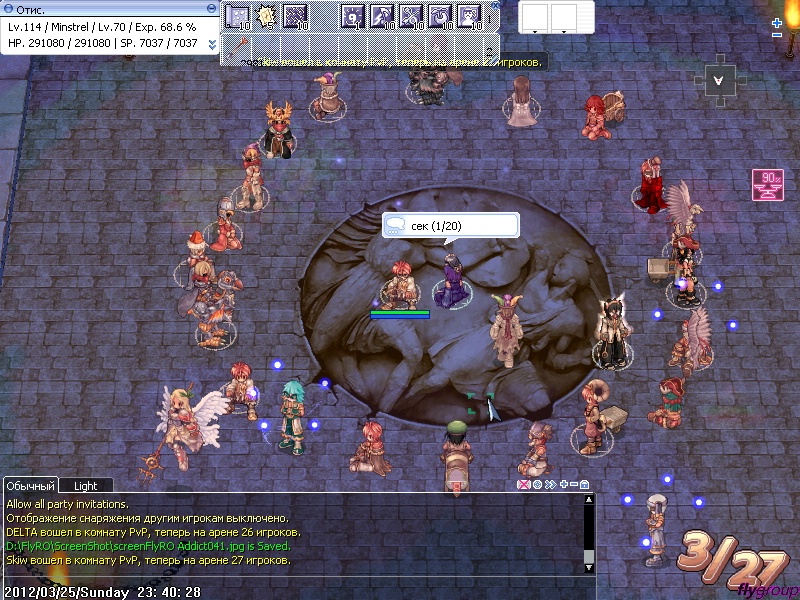The height and width of the screenshot is (600, 800).
Task: Open the сек (1/20) chat room
Action: coord(450,226)
